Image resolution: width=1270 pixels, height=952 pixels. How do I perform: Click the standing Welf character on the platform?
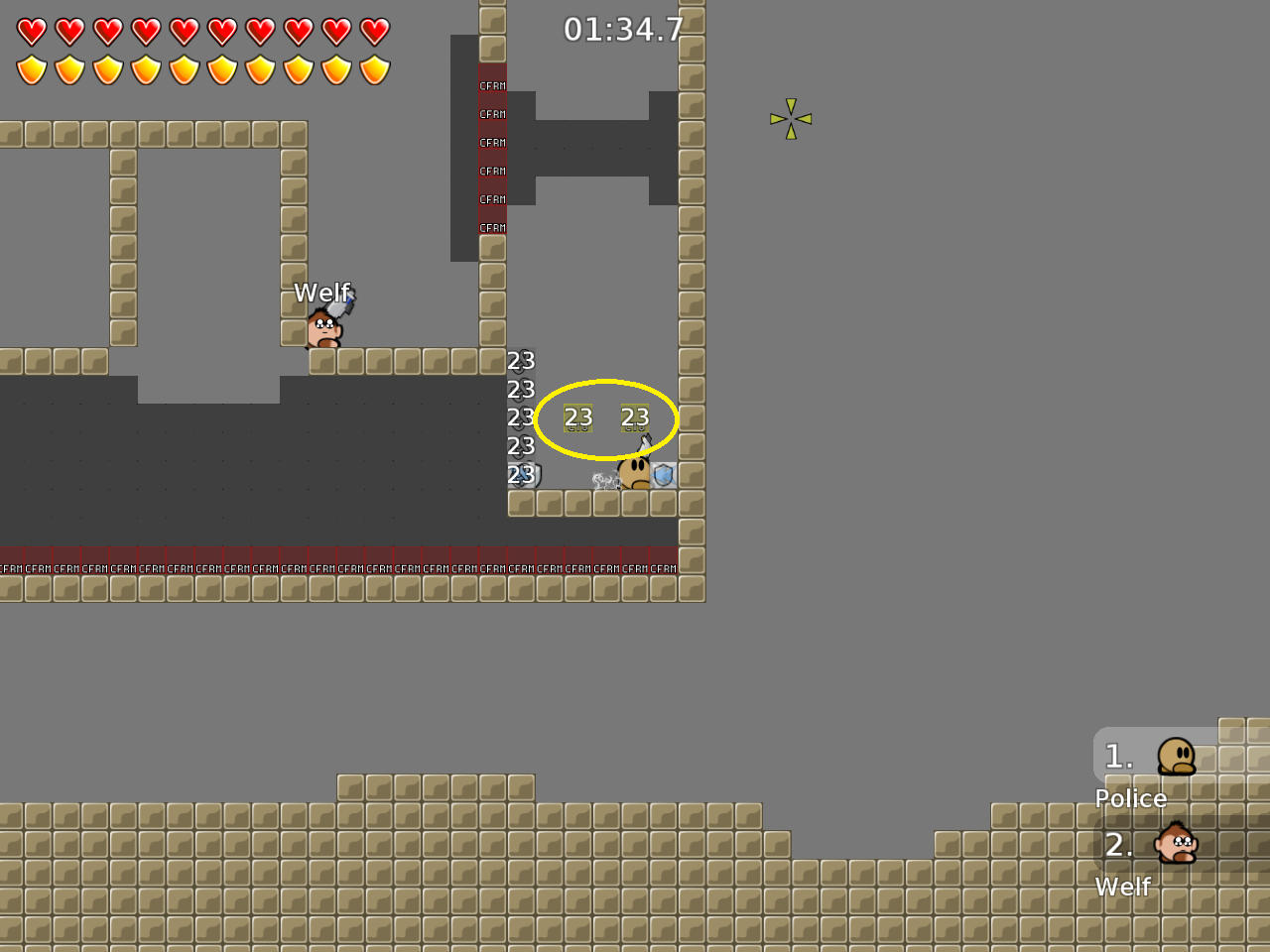322,330
